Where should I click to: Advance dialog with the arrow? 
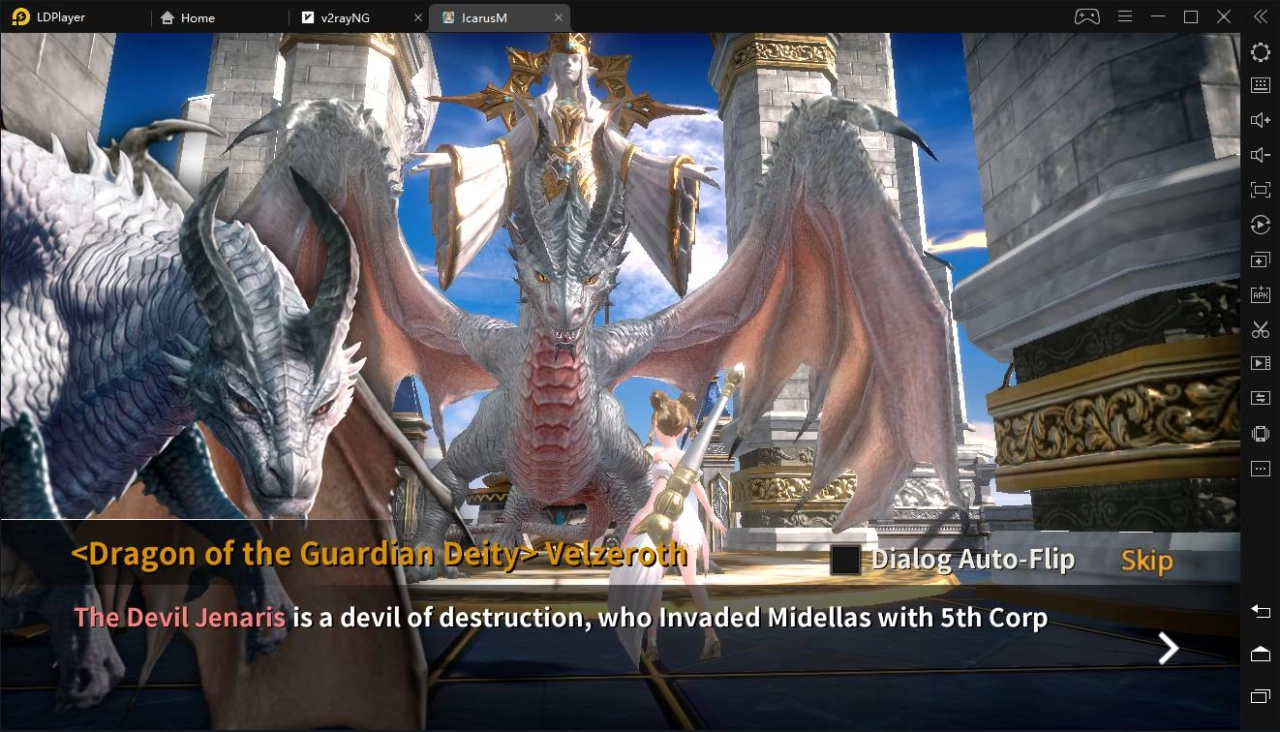point(1167,648)
